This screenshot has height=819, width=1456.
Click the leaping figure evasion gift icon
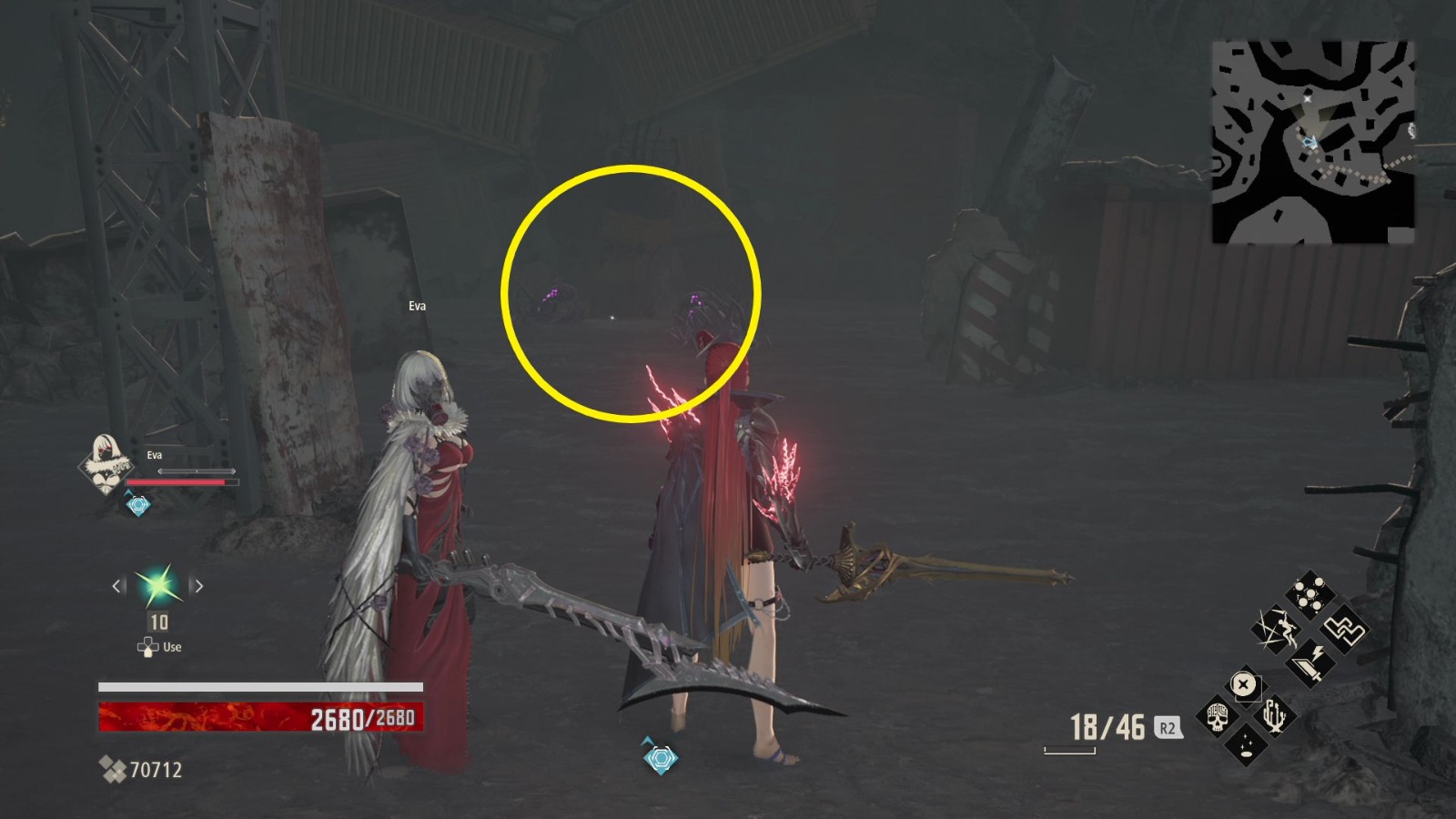pyautogui.click(x=1278, y=629)
